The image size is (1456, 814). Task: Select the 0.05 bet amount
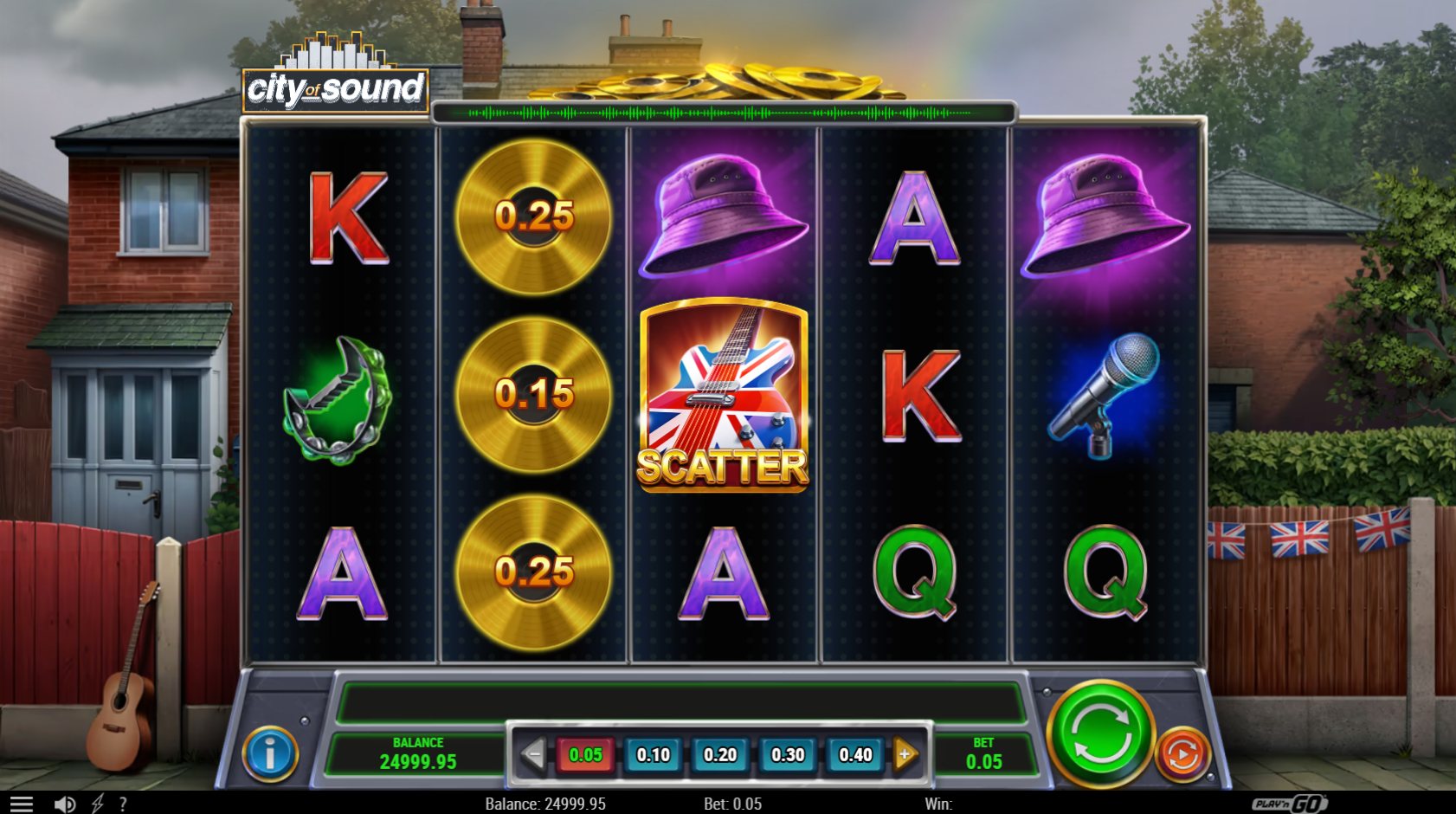[585, 755]
